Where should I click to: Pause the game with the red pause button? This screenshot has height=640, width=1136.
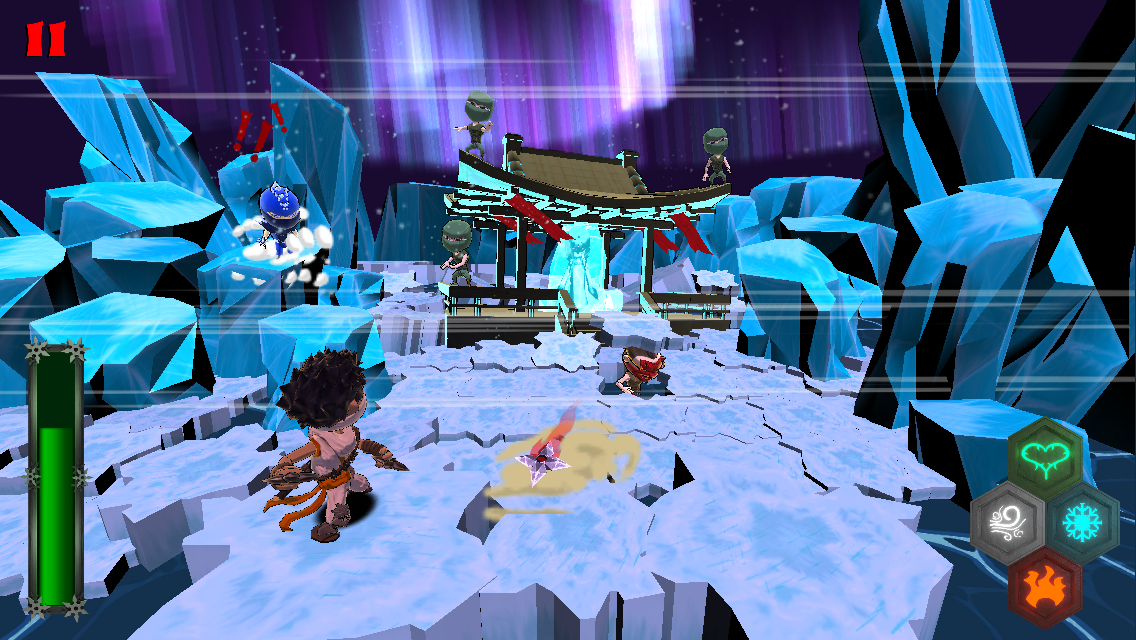pyautogui.click(x=45, y=39)
